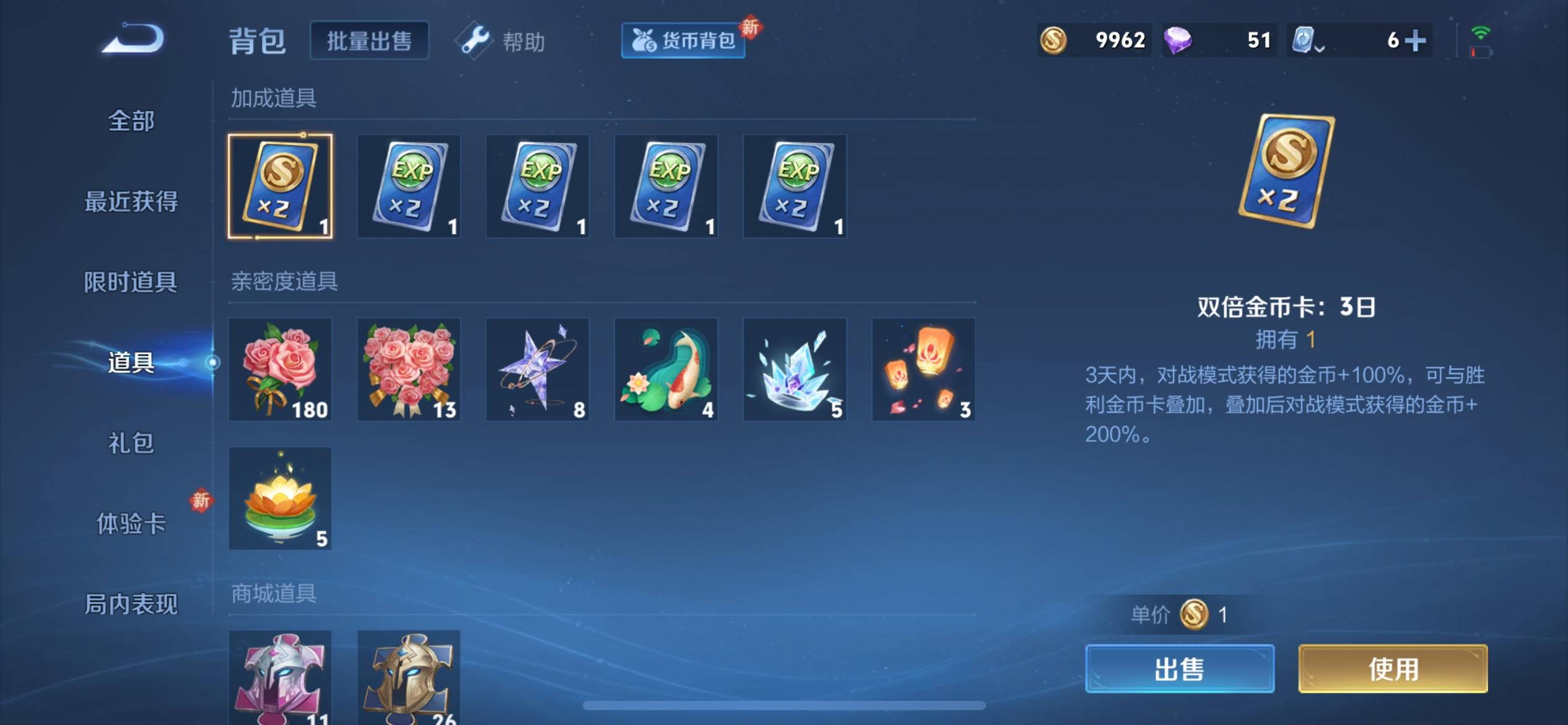The image size is (1568, 725).
Task: Switch to the 最近获得 tab
Action: tap(131, 201)
